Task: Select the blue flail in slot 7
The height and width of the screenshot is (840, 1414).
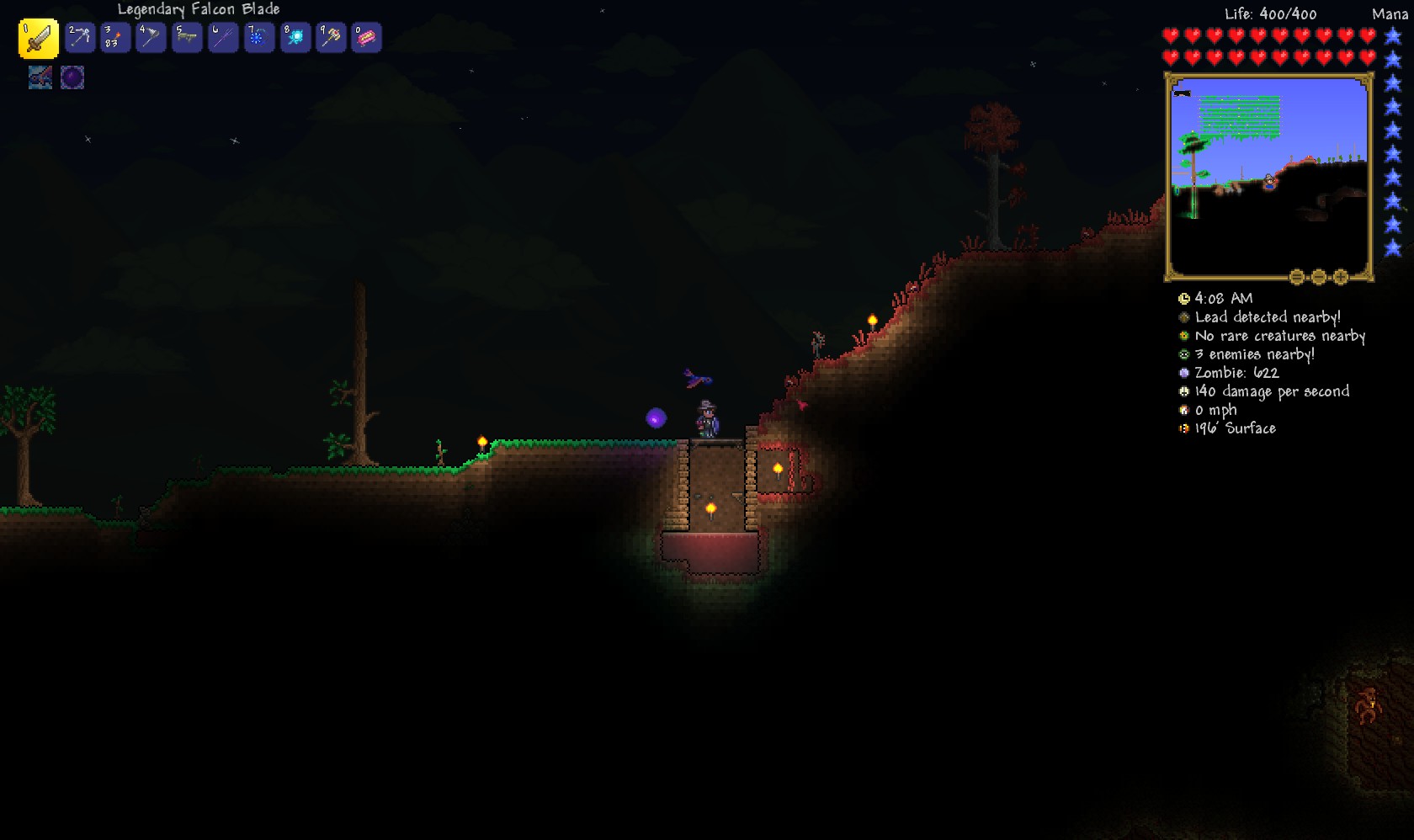Action: (x=258, y=37)
